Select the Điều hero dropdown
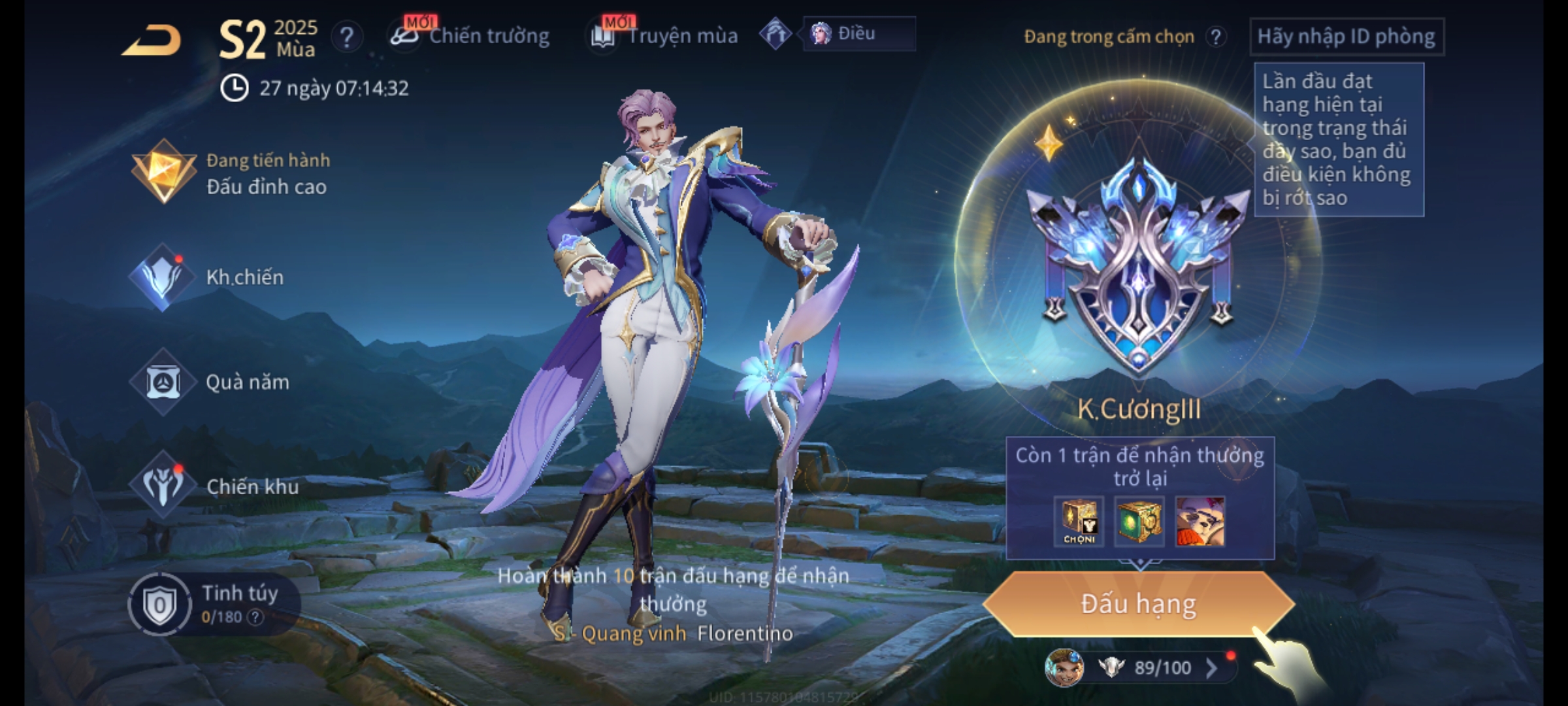1568x706 pixels. (858, 34)
